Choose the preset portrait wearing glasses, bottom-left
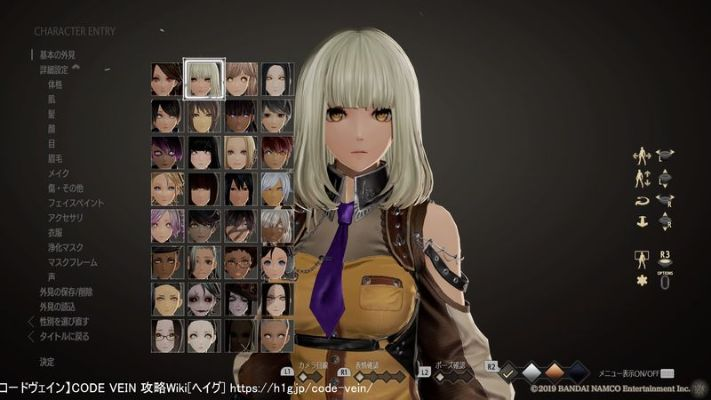711x400 pixels. pos(167,334)
